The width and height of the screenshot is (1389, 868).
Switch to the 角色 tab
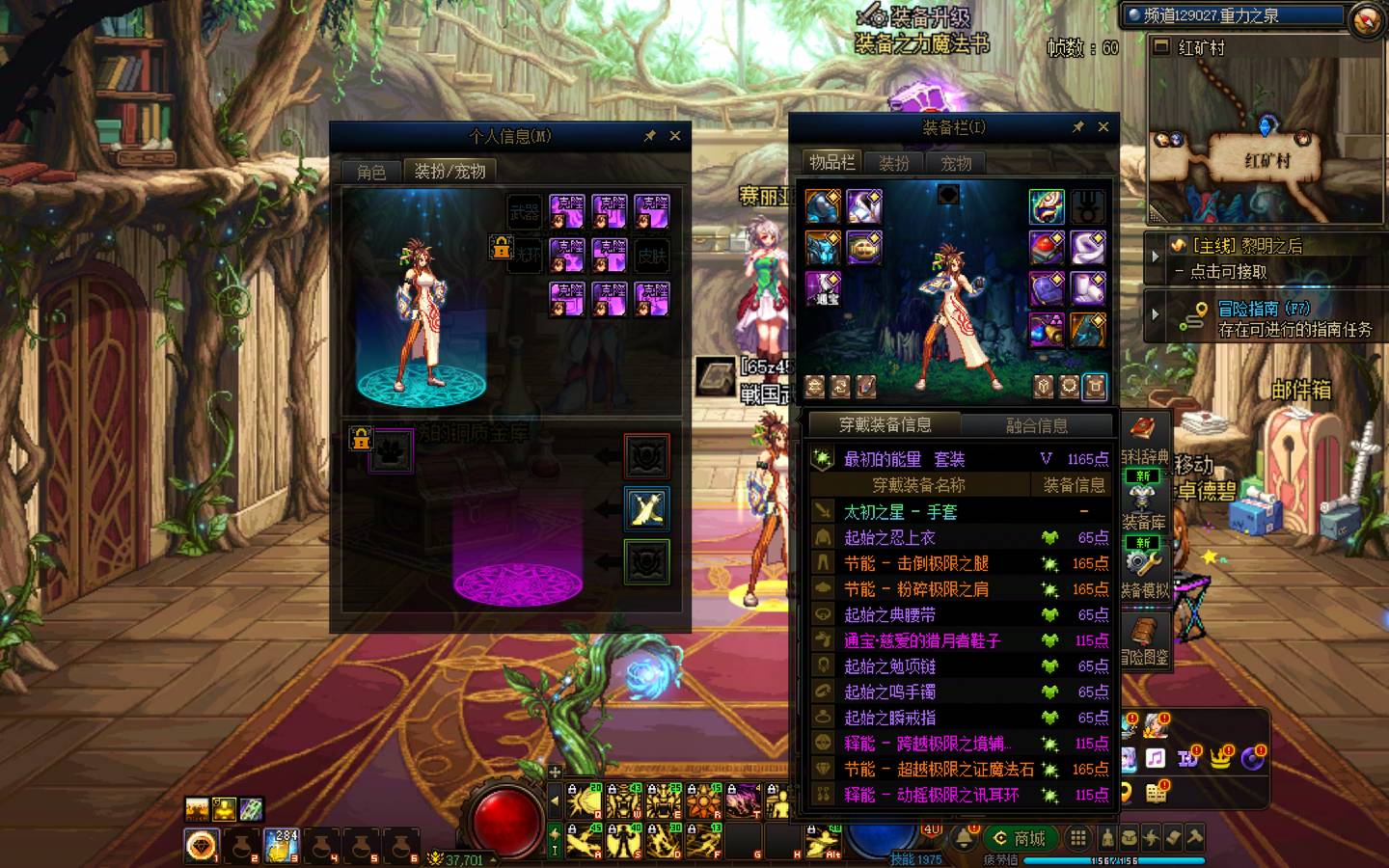pyautogui.click(x=371, y=172)
